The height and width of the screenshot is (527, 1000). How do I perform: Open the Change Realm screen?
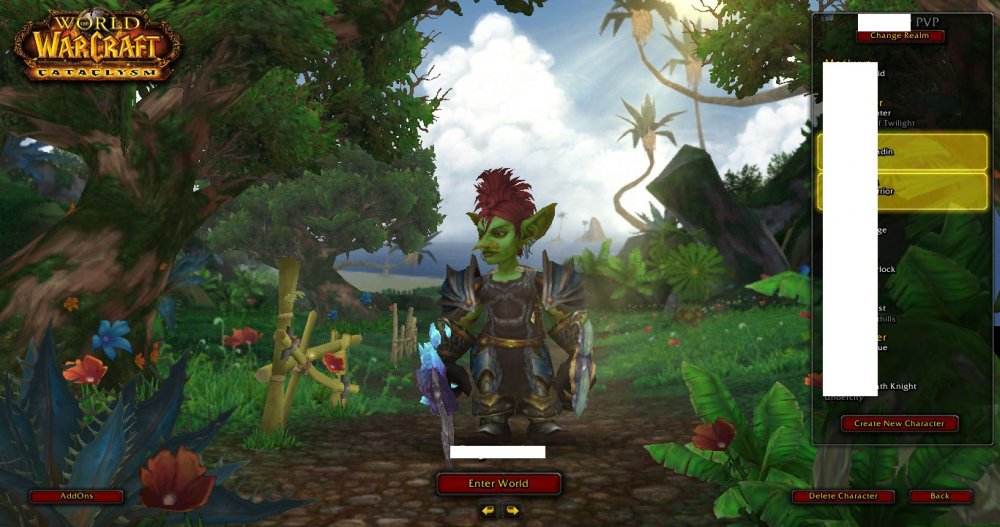[x=899, y=36]
